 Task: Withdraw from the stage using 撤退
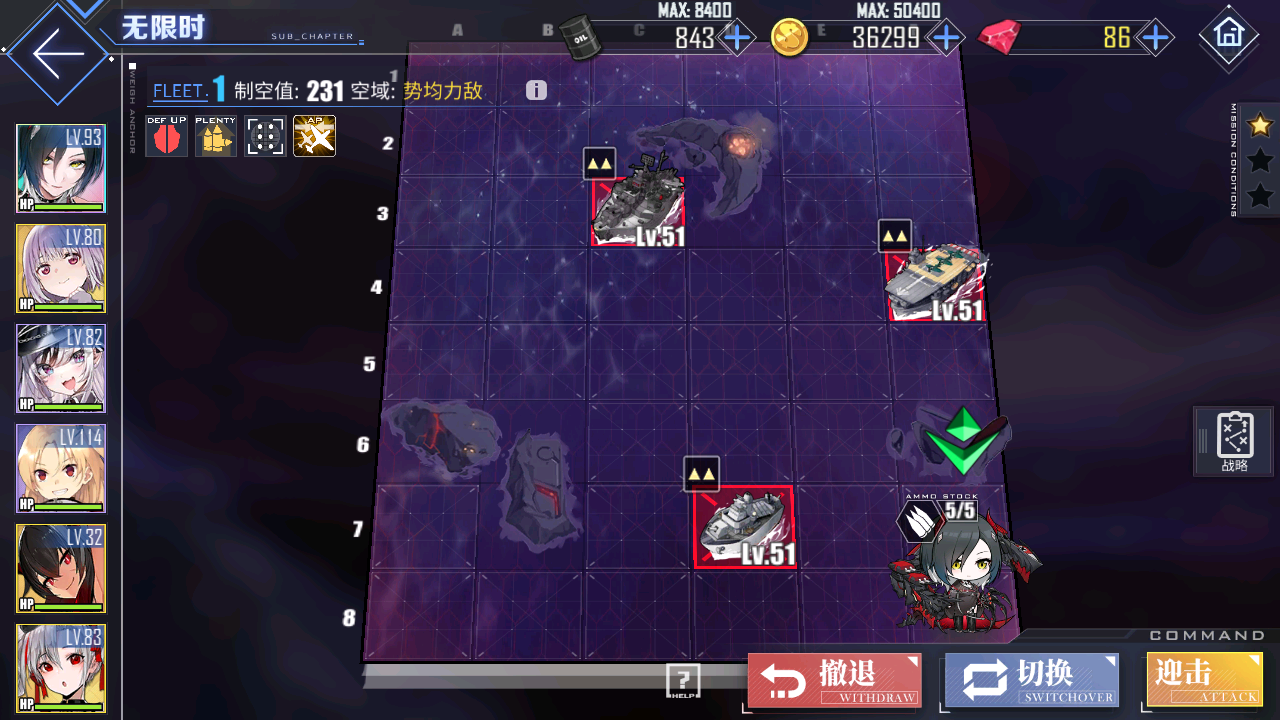point(834,680)
